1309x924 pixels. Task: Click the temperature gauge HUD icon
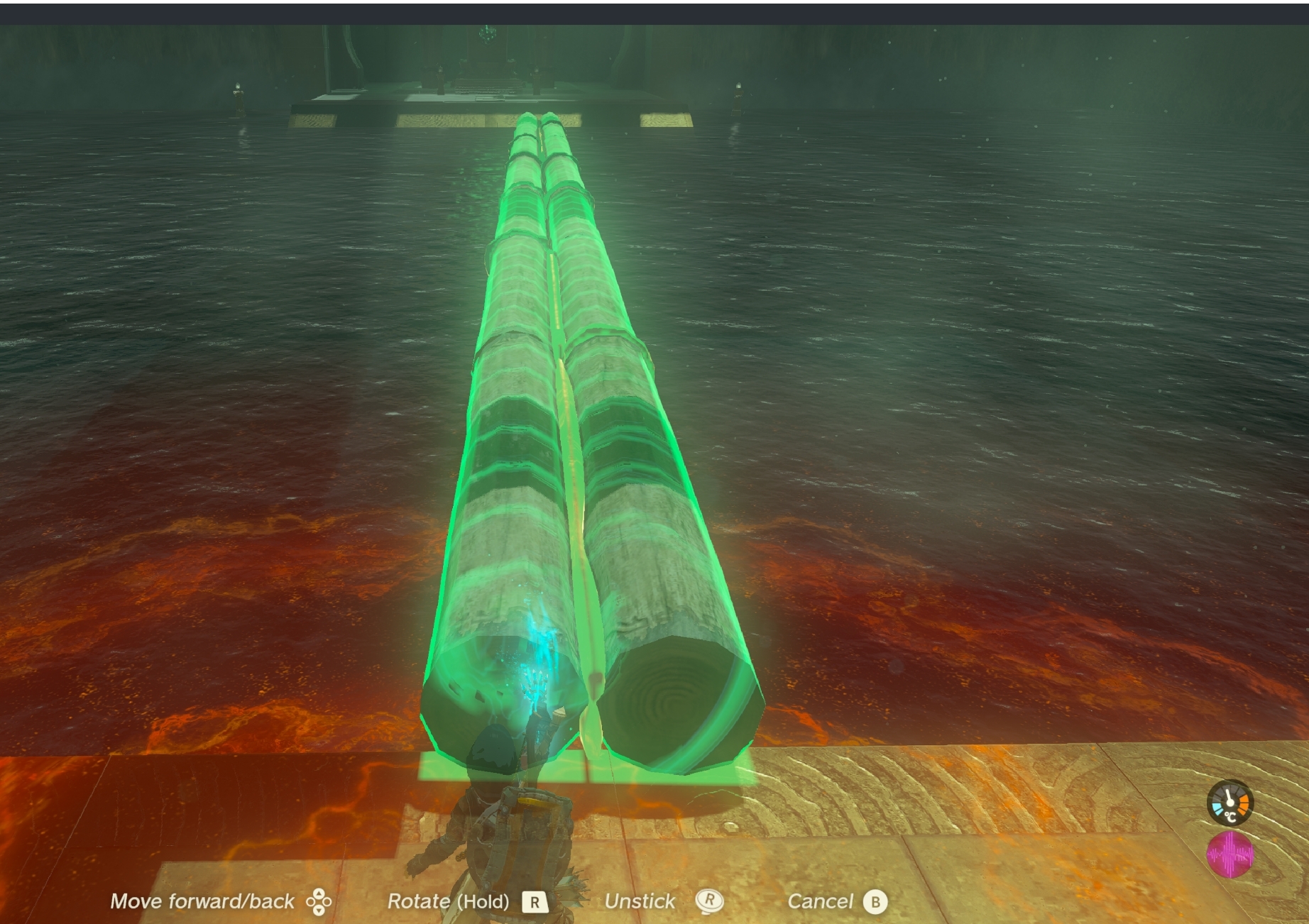tap(1230, 803)
